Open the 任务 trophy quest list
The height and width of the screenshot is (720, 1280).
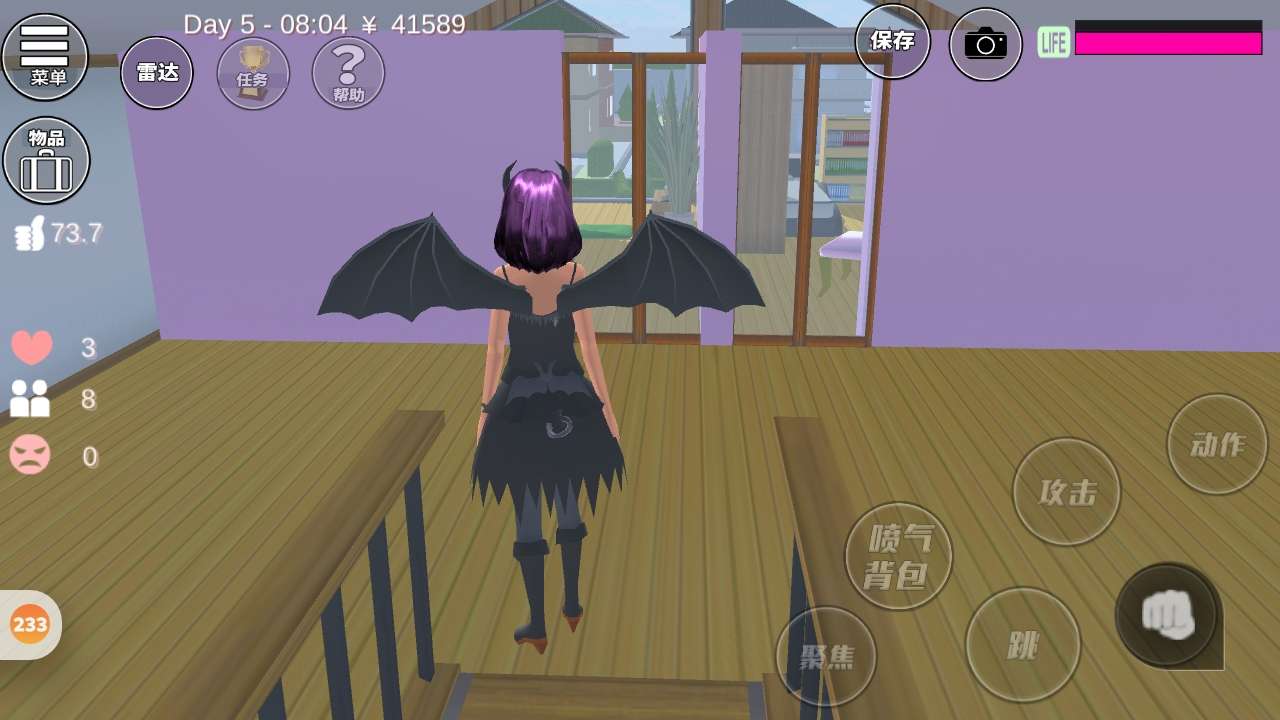pyautogui.click(x=253, y=73)
